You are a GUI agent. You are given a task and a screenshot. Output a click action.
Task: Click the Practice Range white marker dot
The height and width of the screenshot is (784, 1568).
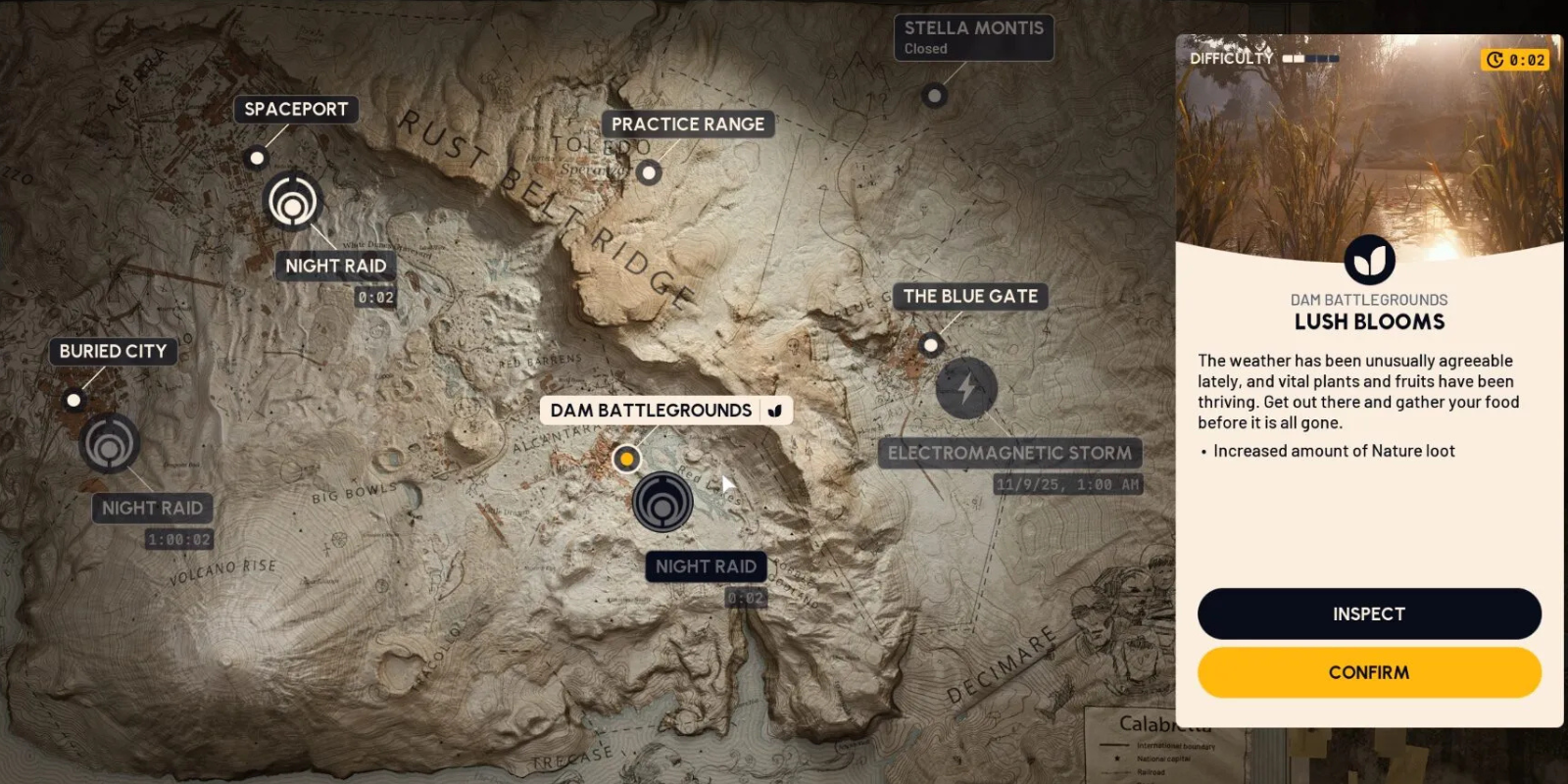(647, 171)
